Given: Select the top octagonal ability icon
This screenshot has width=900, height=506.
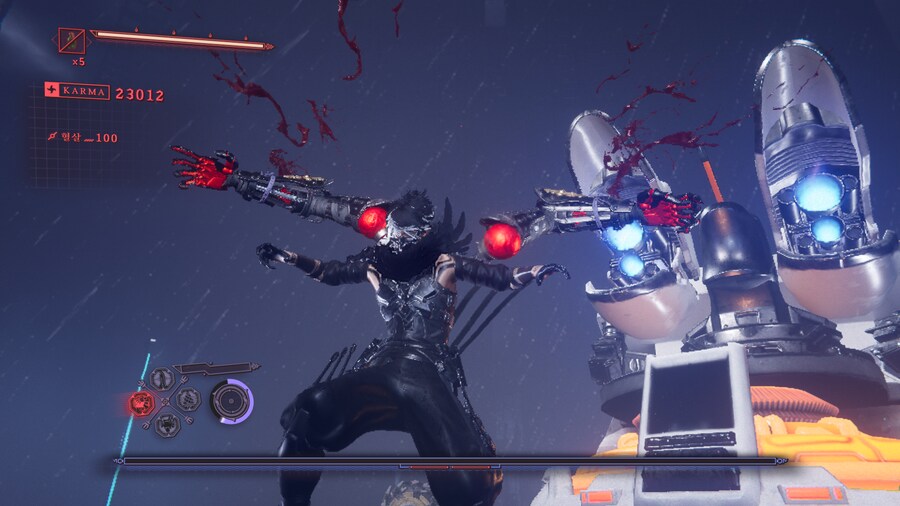Looking at the screenshot, I should point(163,379).
